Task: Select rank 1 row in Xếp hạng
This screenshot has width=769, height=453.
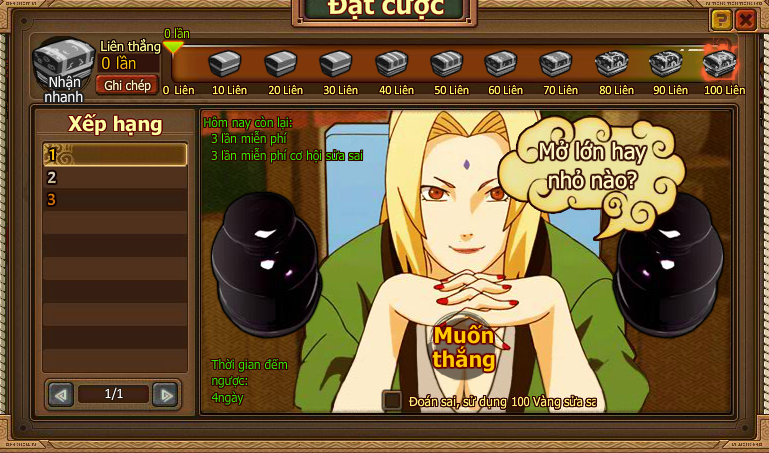Action: pos(115,155)
